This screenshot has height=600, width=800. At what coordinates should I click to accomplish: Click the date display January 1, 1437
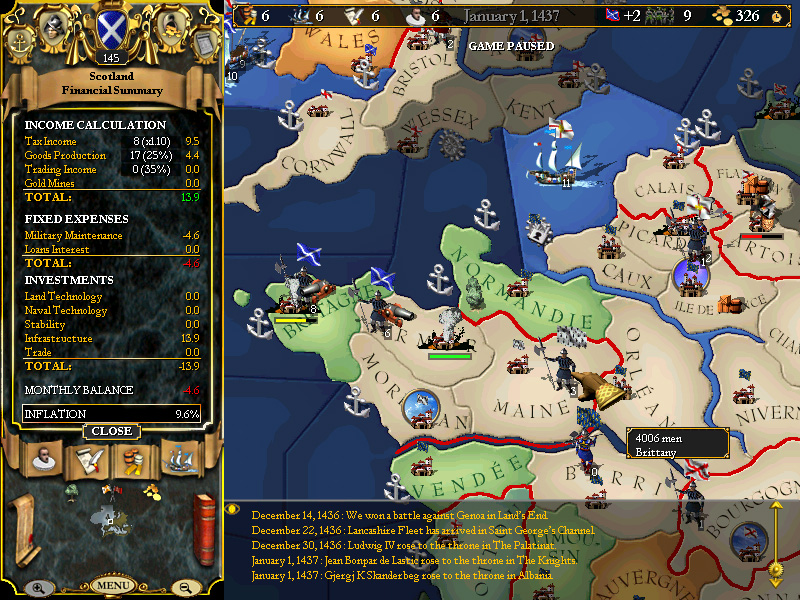(x=512, y=16)
